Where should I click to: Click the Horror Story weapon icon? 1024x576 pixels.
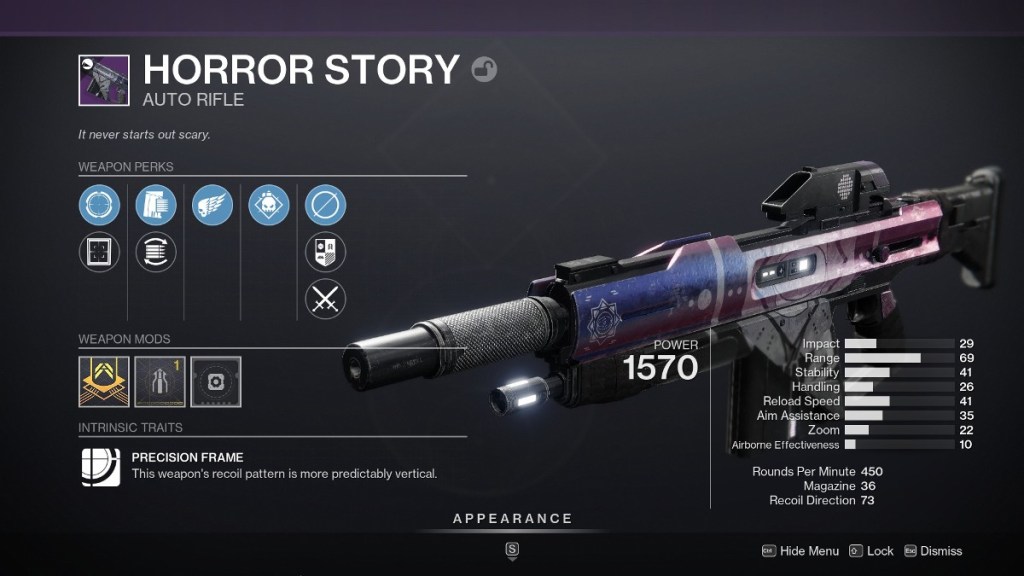click(x=104, y=81)
